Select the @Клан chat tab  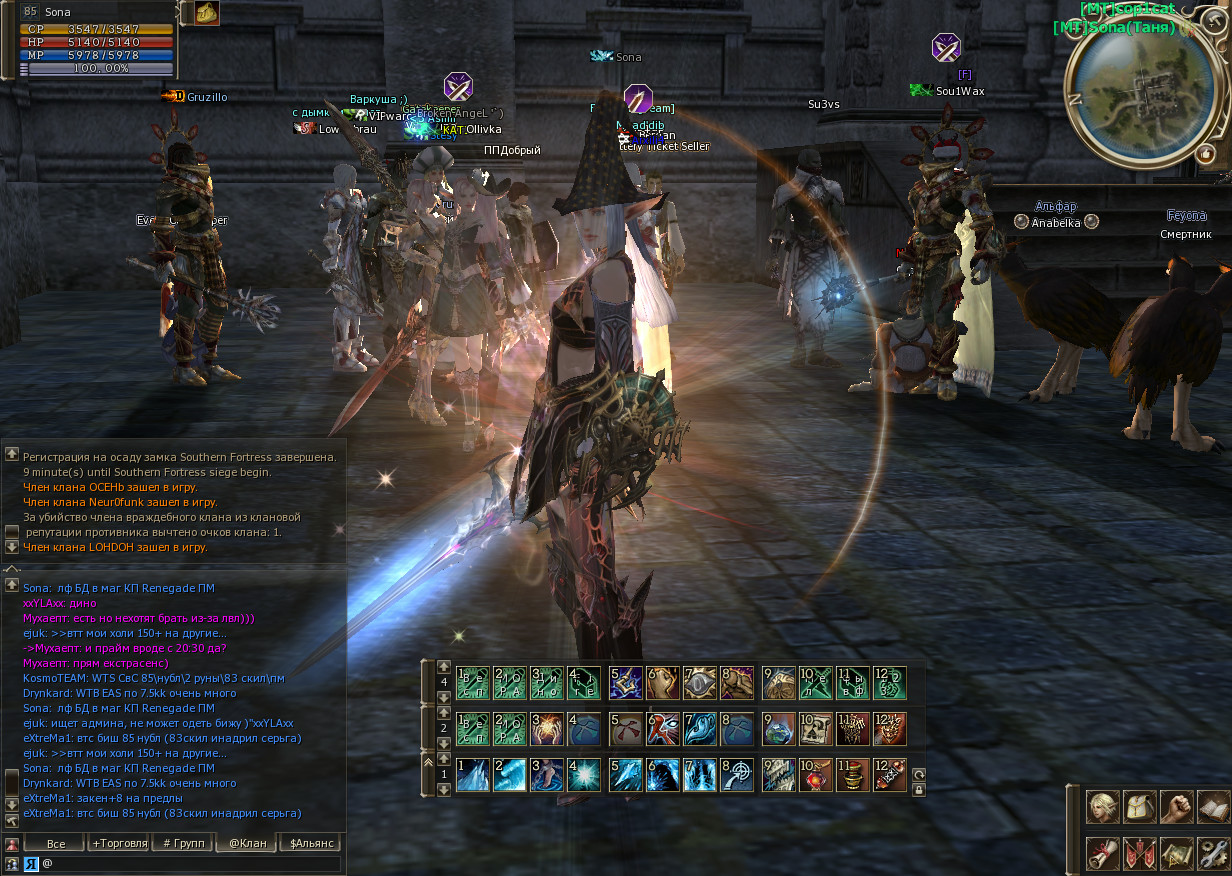tap(247, 843)
